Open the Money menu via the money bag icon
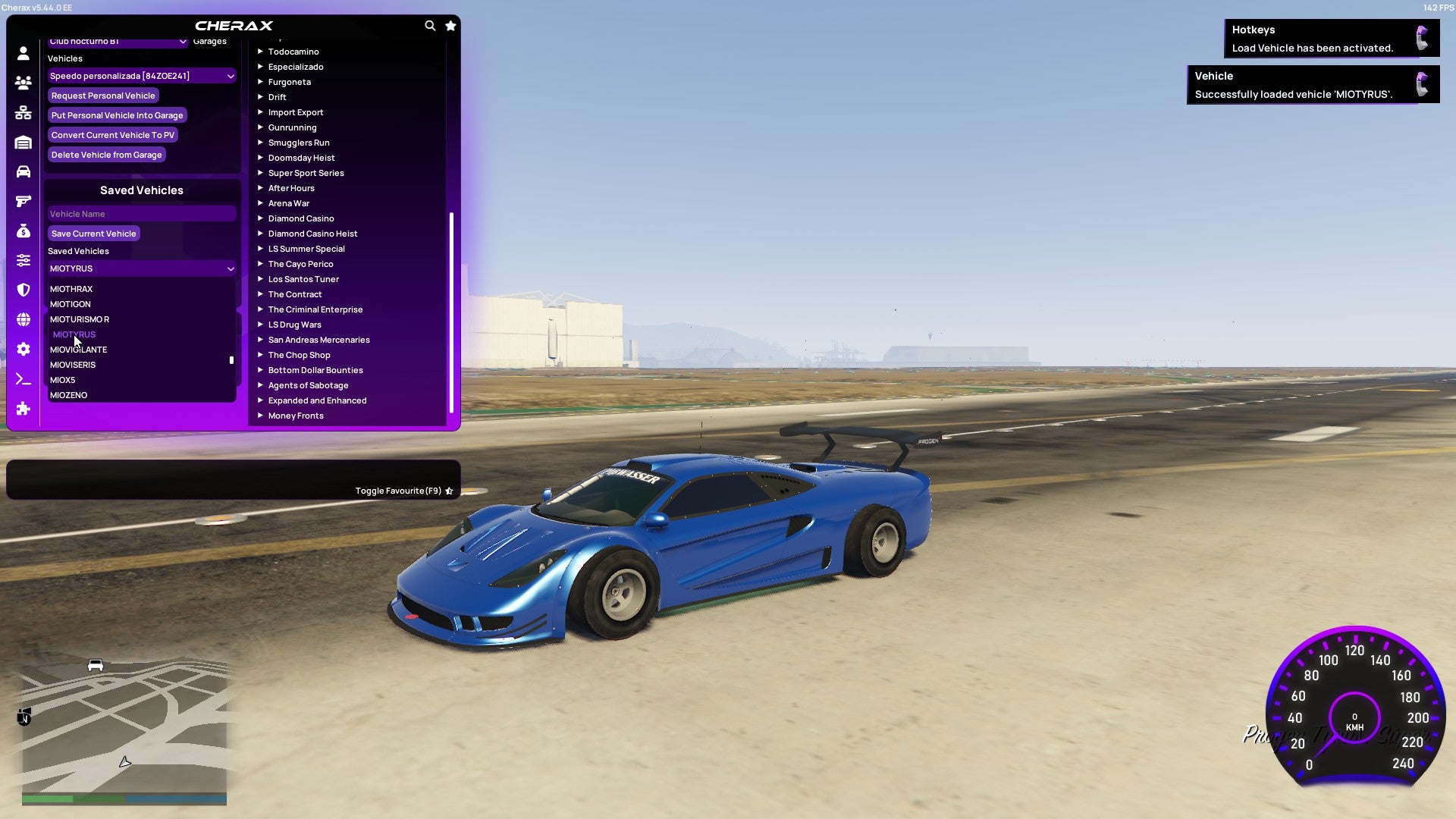1456x819 pixels. pyautogui.click(x=23, y=231)
